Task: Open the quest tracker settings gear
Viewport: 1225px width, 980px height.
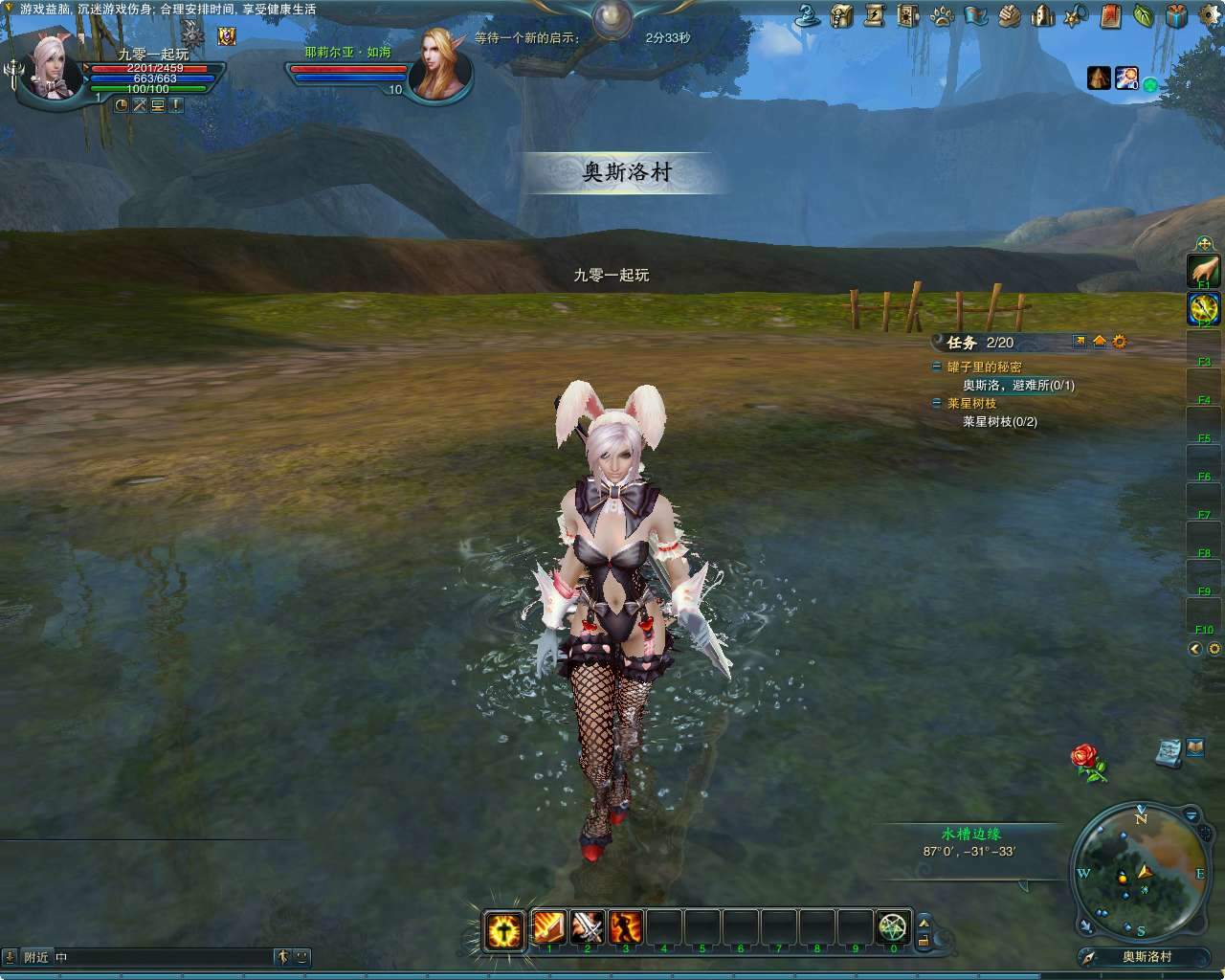Action: pos(1119,342)
